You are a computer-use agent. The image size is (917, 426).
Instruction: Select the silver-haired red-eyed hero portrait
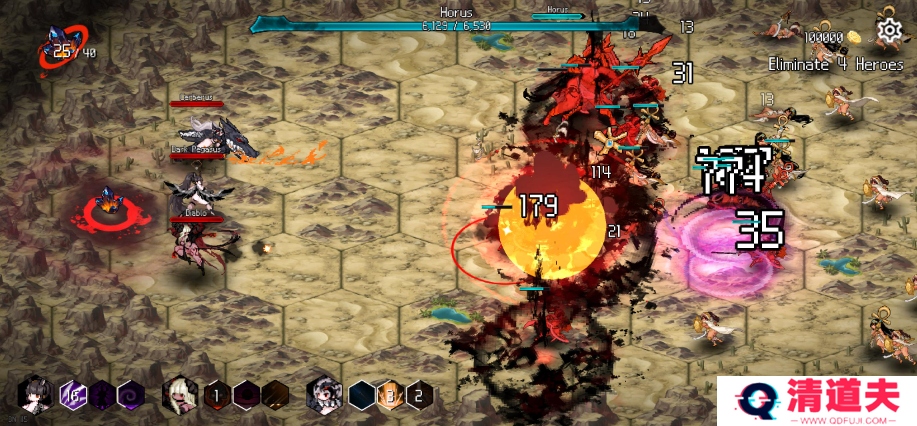pyautogui.click(x=323, y=394)
